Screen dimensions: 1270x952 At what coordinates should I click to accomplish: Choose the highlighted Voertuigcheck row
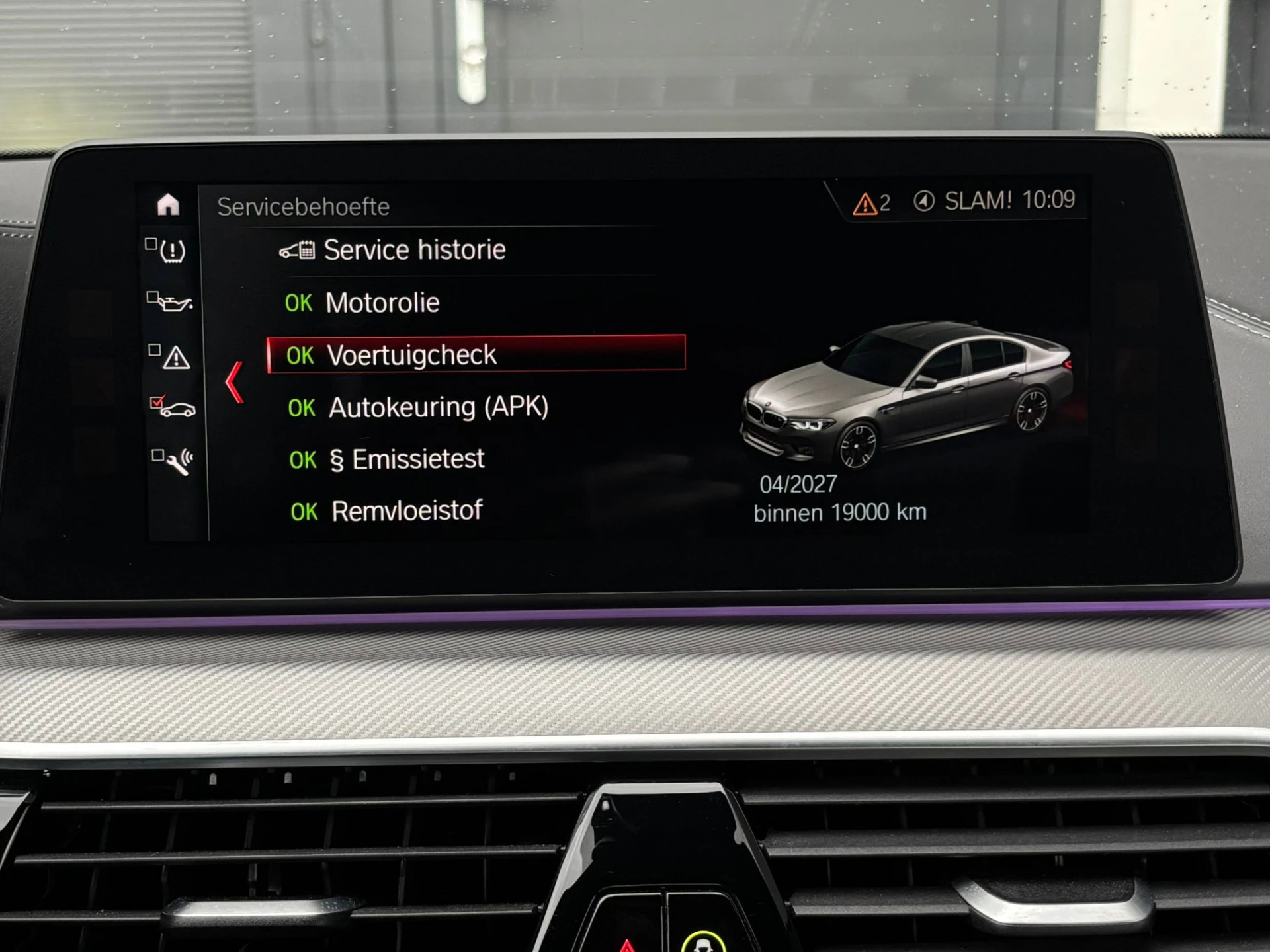pyautogui.click(x=476, y=354)
